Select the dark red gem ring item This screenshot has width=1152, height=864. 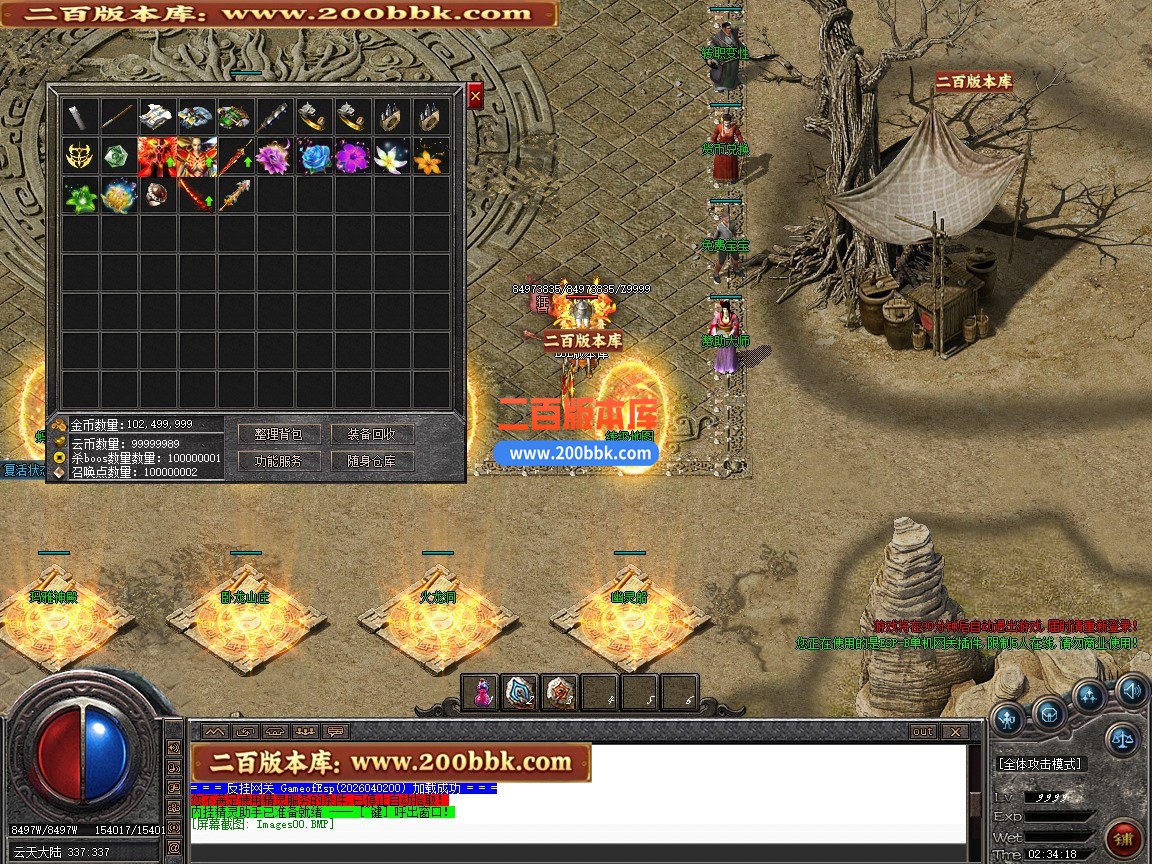[157, 196]
